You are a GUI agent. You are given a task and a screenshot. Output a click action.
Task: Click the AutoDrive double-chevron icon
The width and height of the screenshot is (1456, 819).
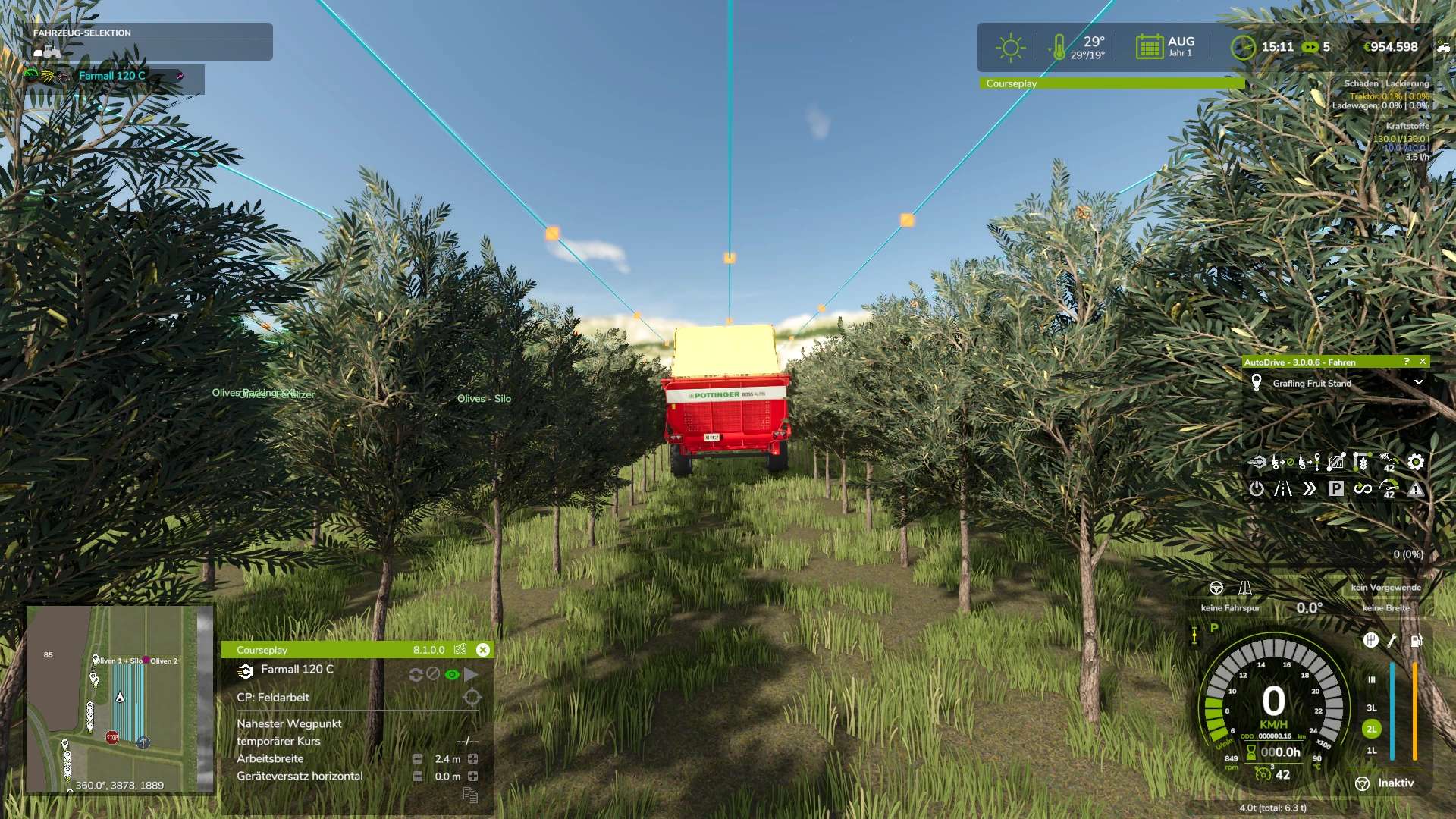(1310, 489)
